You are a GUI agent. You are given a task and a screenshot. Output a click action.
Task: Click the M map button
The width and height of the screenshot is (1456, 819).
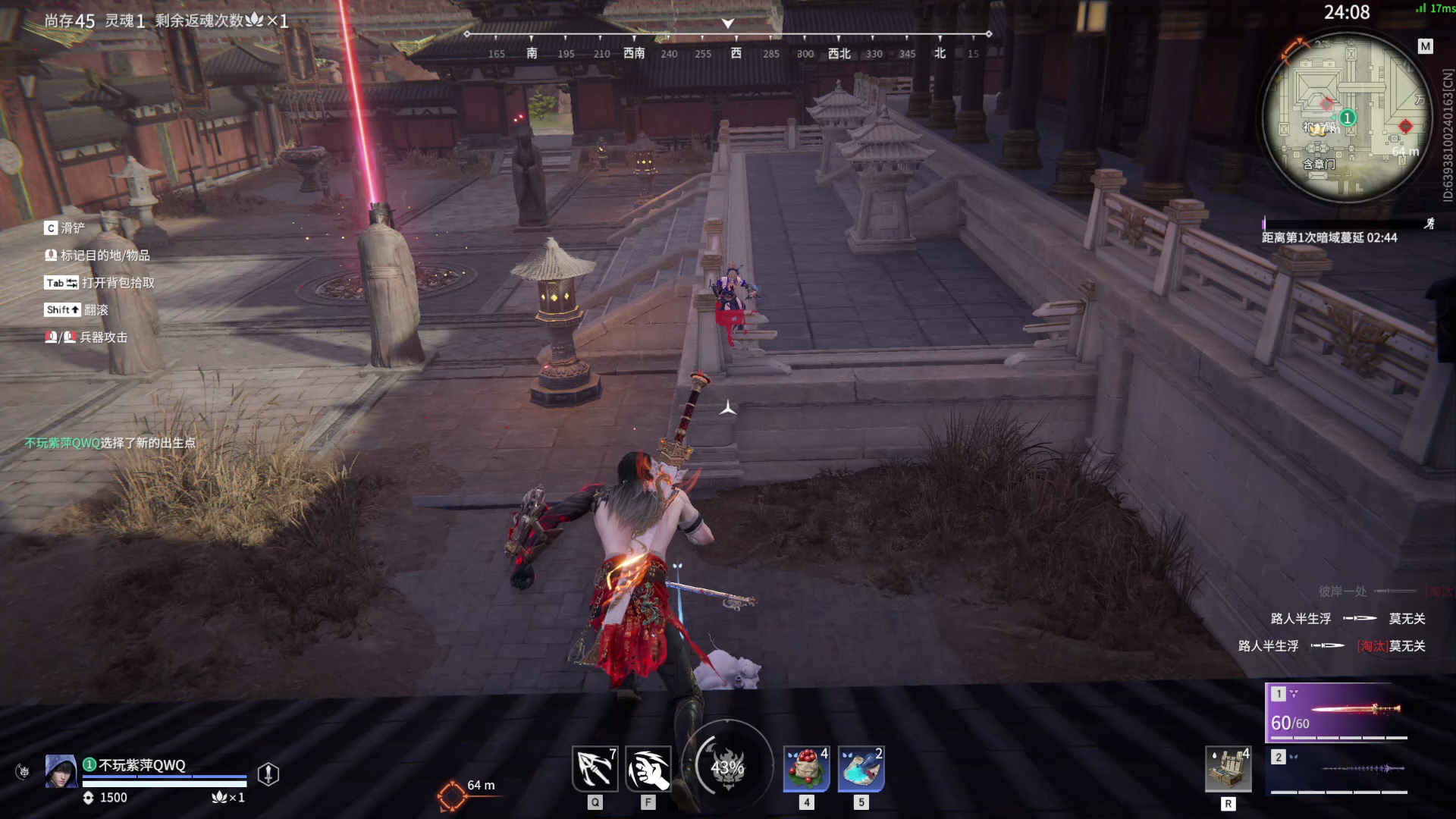coord(1425,46)
